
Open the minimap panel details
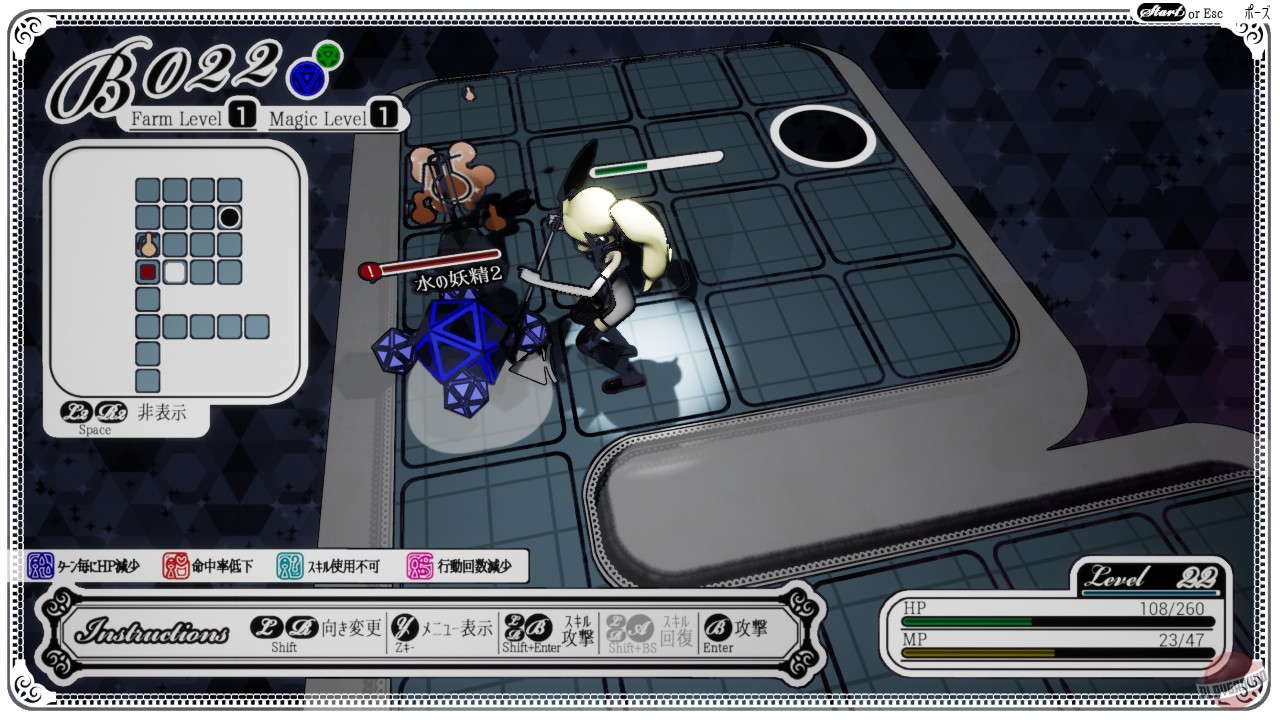(x=180, y=275)
